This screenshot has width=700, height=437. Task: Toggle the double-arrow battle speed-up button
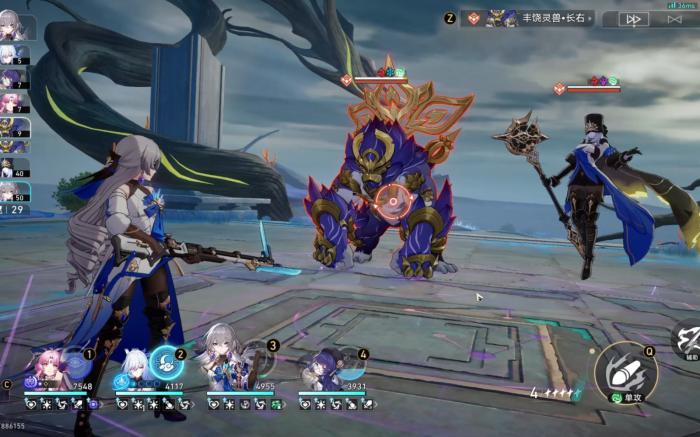coord(632,19)
